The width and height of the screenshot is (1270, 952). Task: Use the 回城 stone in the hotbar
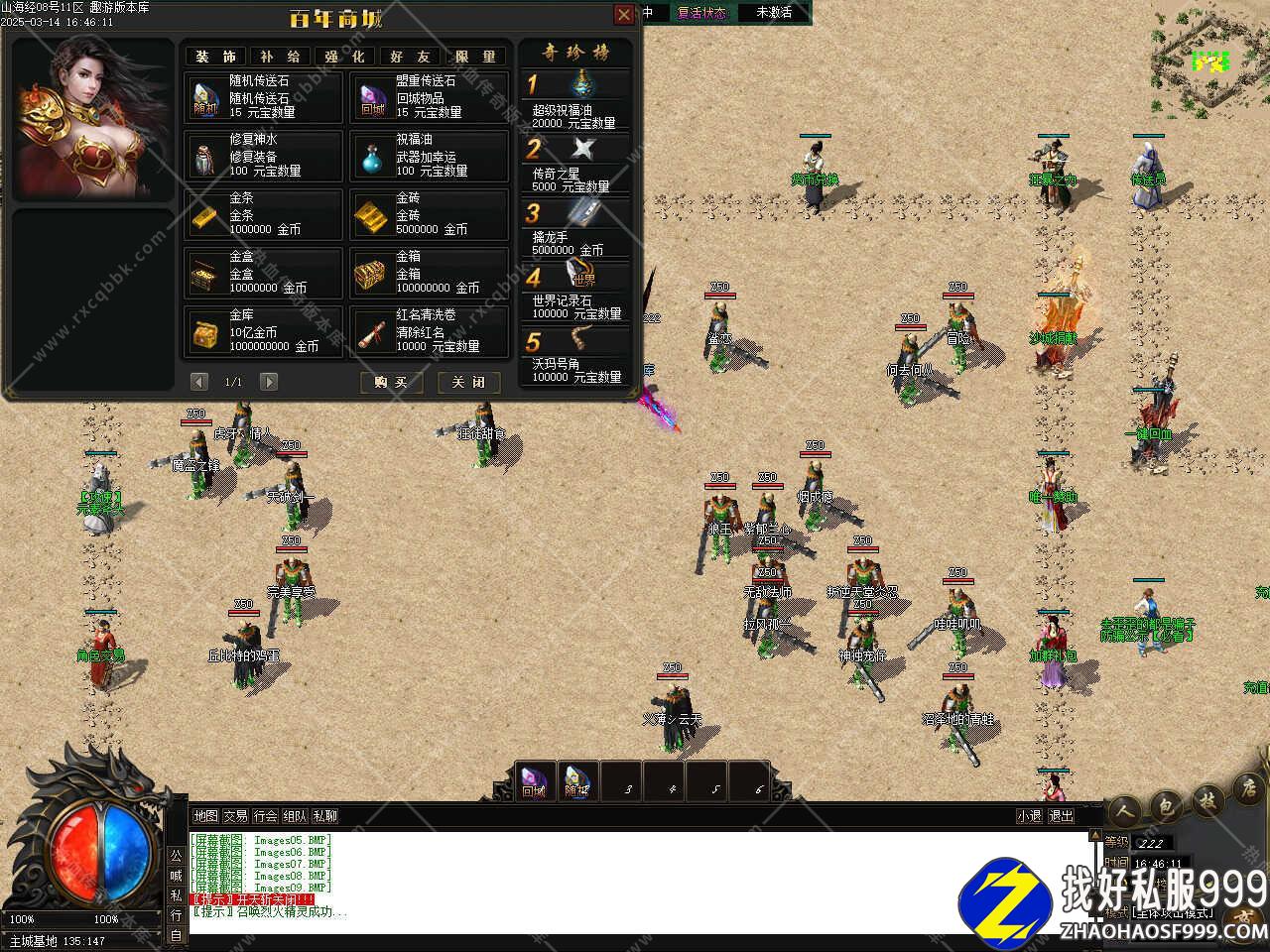tap(534, 781)
